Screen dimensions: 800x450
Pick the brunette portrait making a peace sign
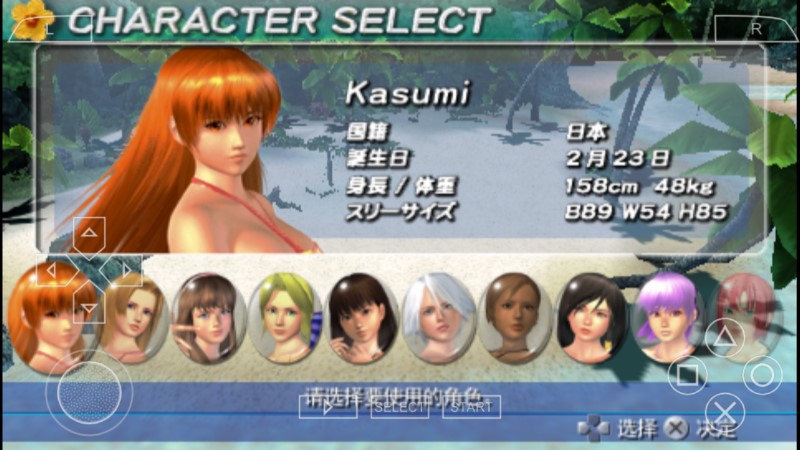click(208, 318)
